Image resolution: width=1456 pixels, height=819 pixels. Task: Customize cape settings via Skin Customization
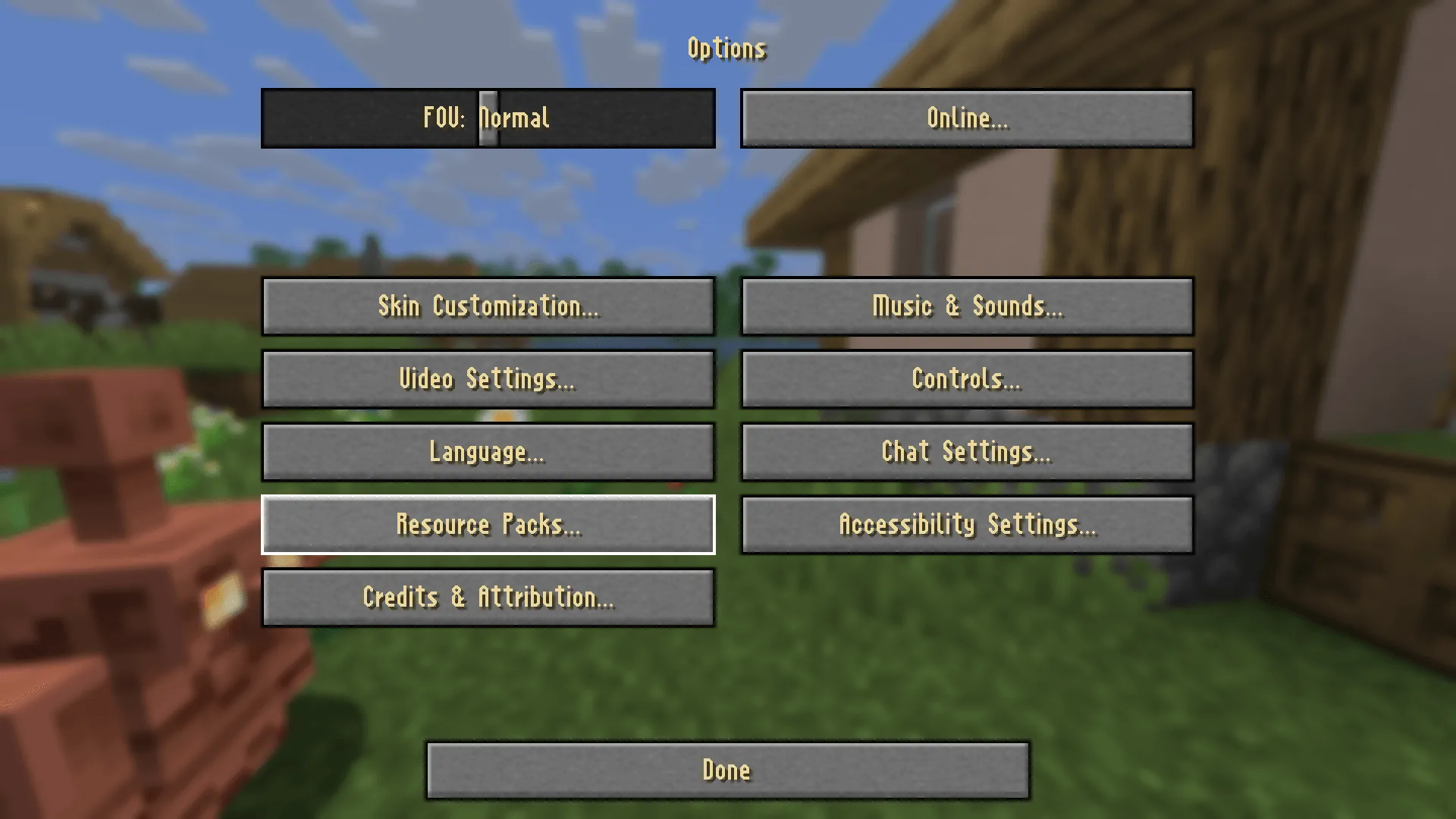point(488,306)
